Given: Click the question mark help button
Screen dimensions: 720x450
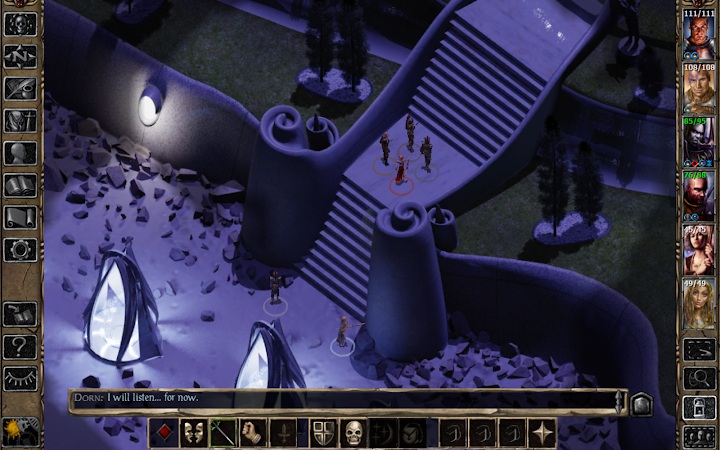Looking at the screenshot, I should 20,346.
